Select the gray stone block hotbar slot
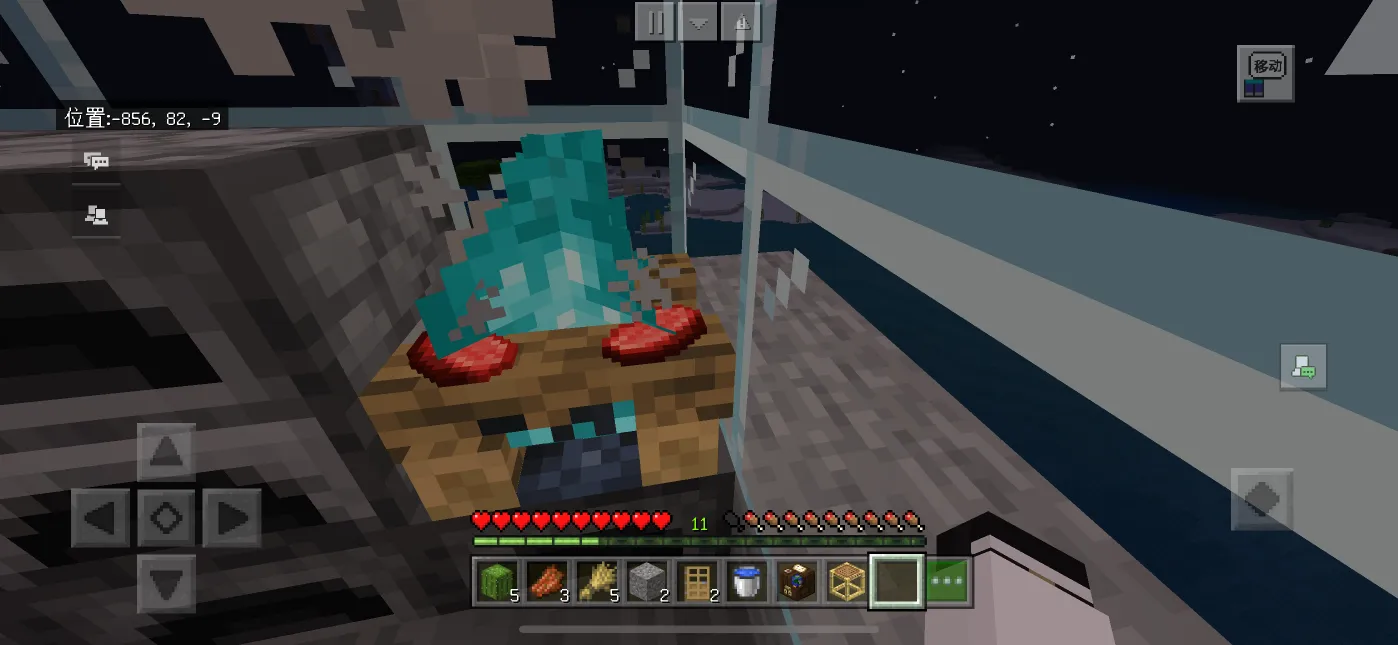 coord(647,582)
